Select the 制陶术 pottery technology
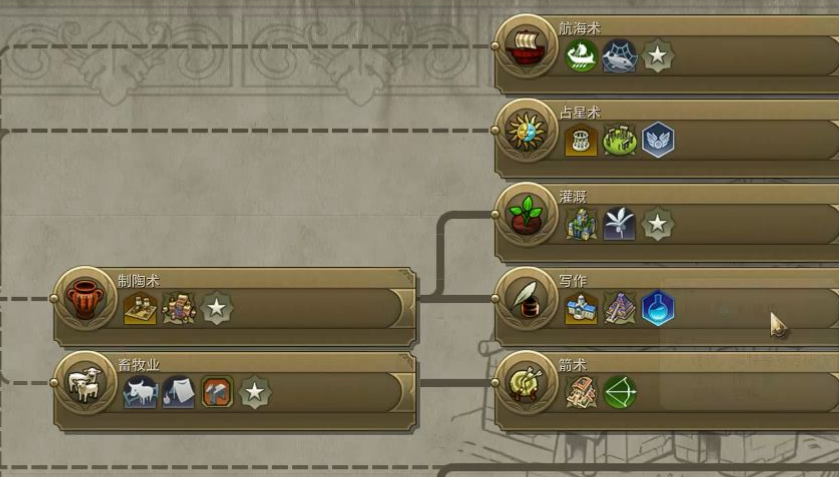 (x=84, y=298)
